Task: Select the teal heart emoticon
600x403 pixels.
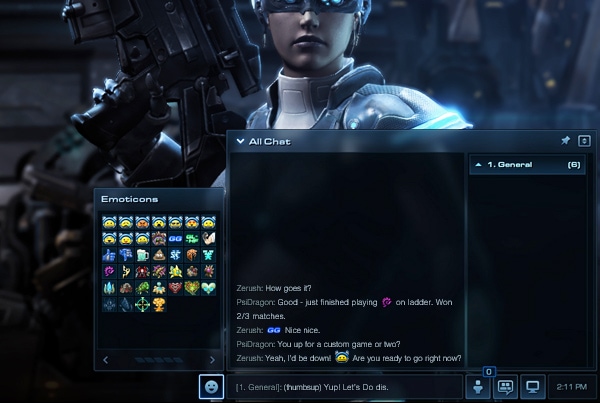Action: click(x=207, y=287)
